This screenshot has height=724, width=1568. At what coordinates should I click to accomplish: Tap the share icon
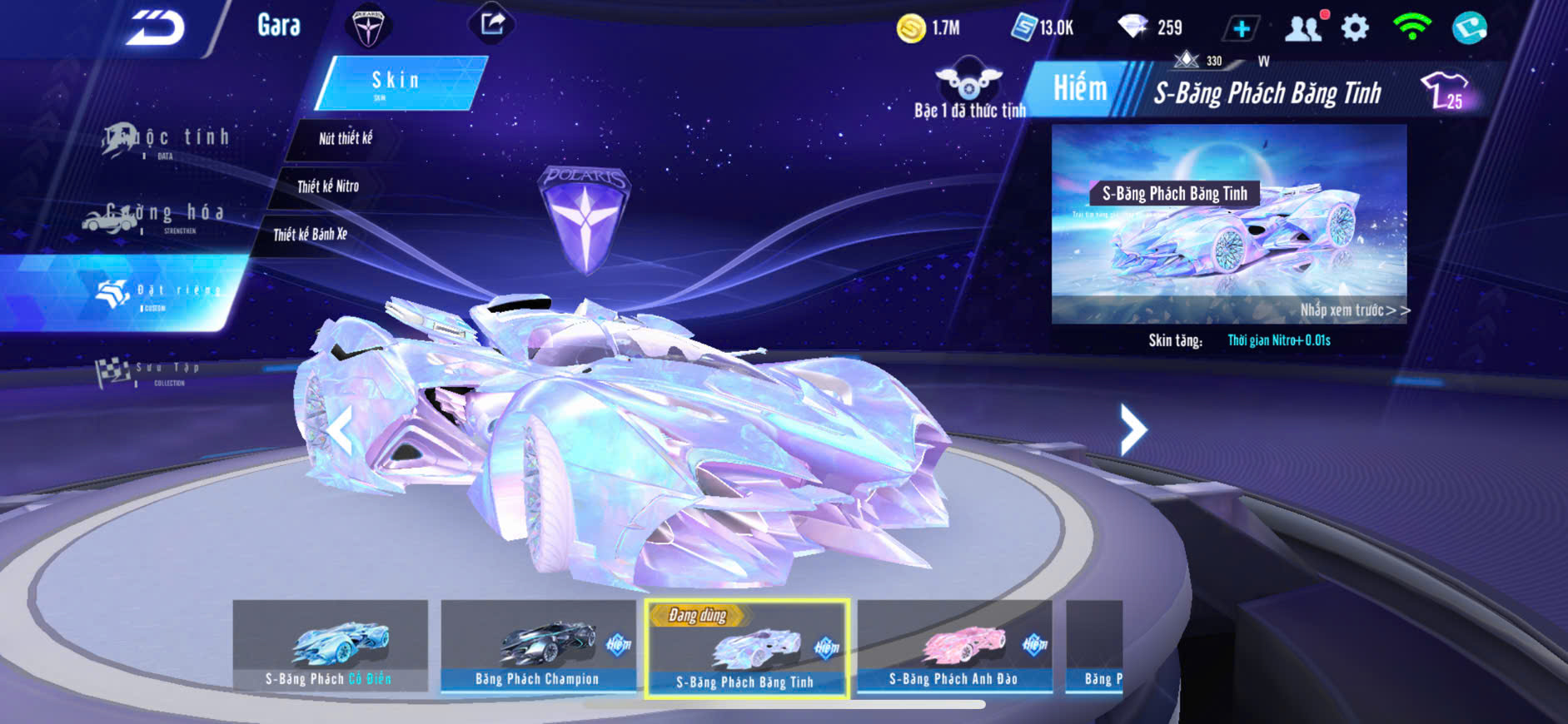[492, 24]
